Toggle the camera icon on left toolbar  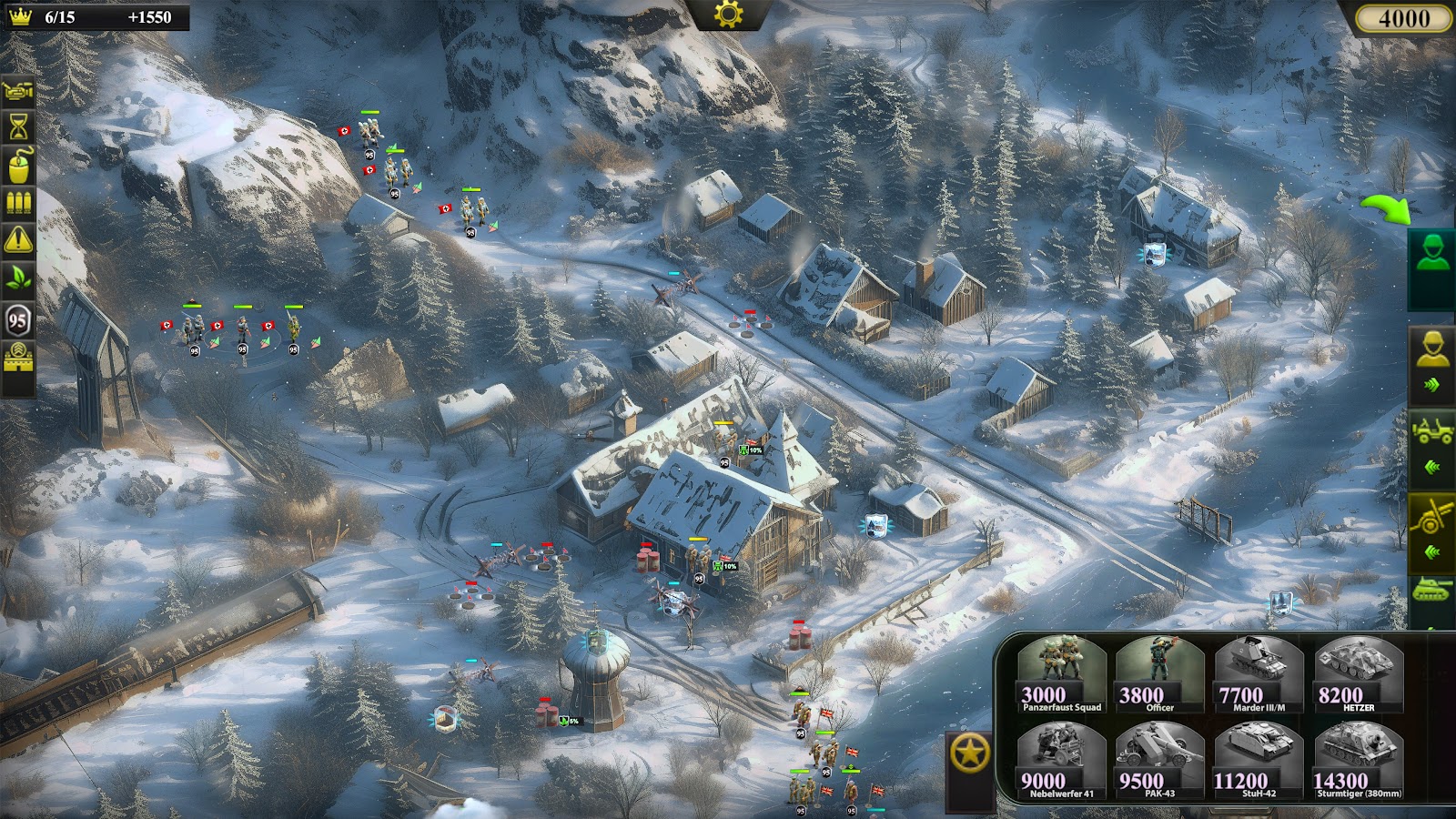click(x=19, y=90)
